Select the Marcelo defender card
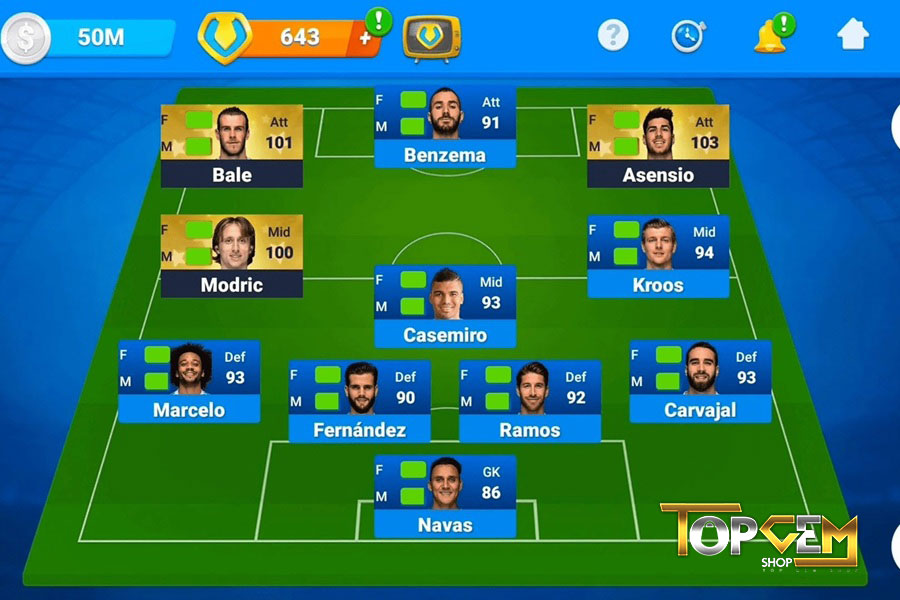Image resolution: width=900 pixels, height=600 pixels. coord(189,381)
